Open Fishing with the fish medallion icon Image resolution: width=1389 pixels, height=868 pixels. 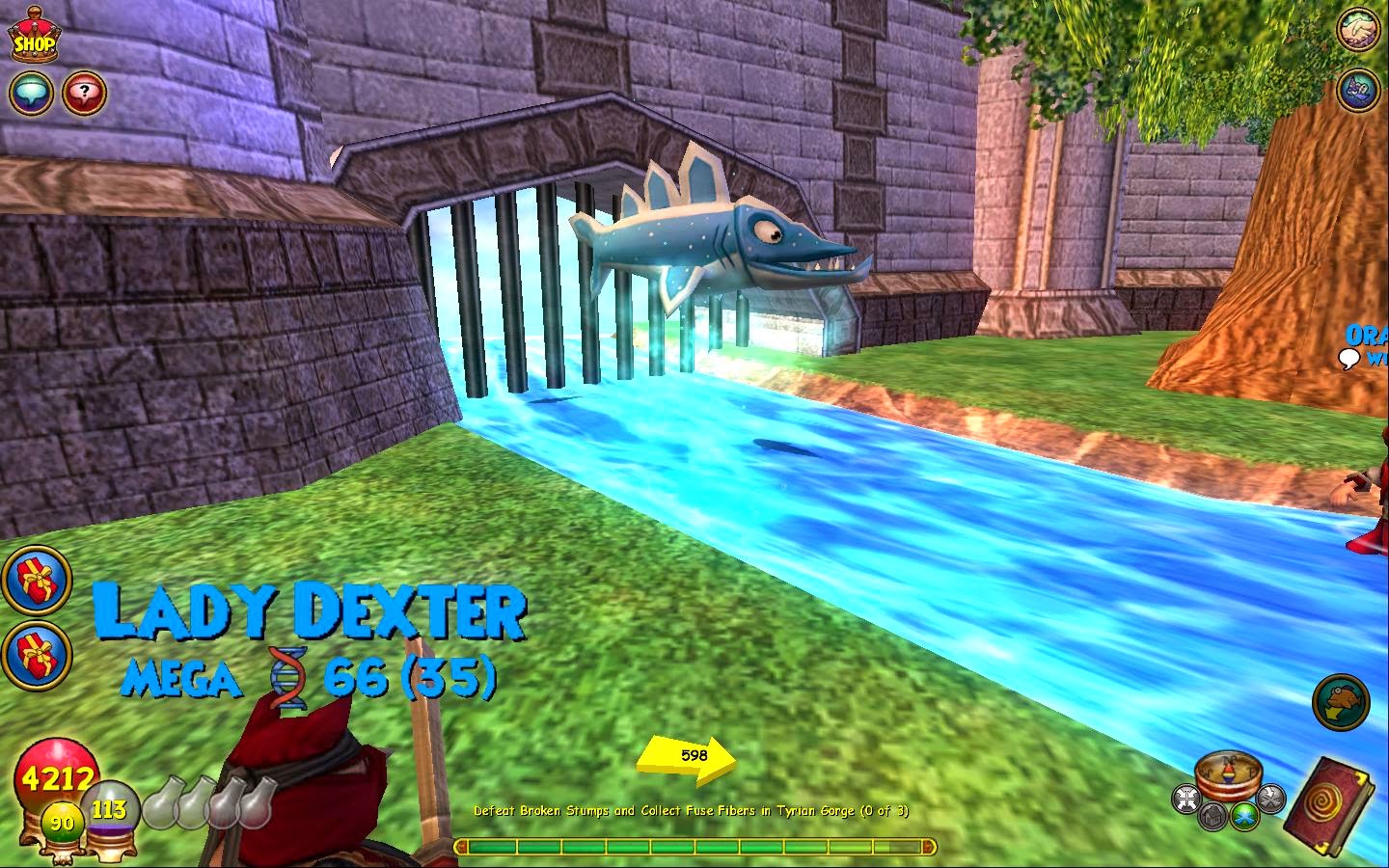point(1339,704)
